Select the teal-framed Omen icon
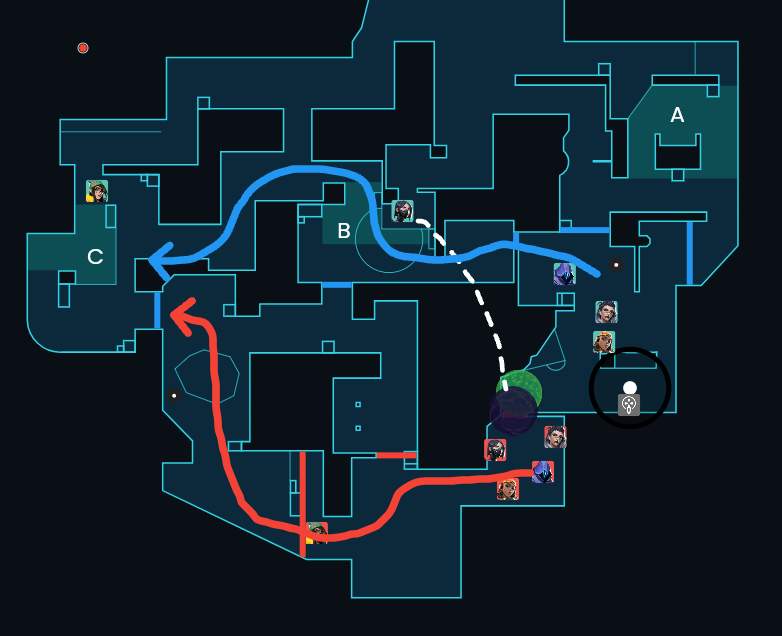782x636 pixels. (x=564, y=274)
